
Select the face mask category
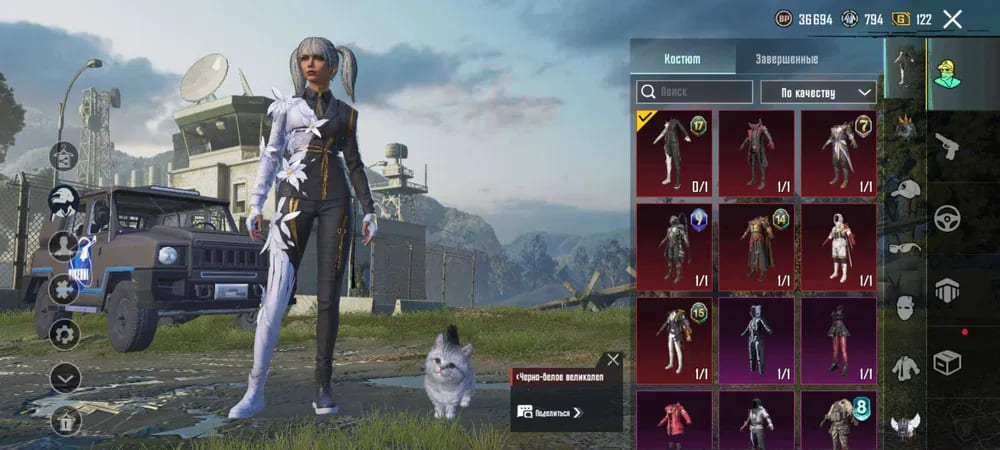point(905,307)
